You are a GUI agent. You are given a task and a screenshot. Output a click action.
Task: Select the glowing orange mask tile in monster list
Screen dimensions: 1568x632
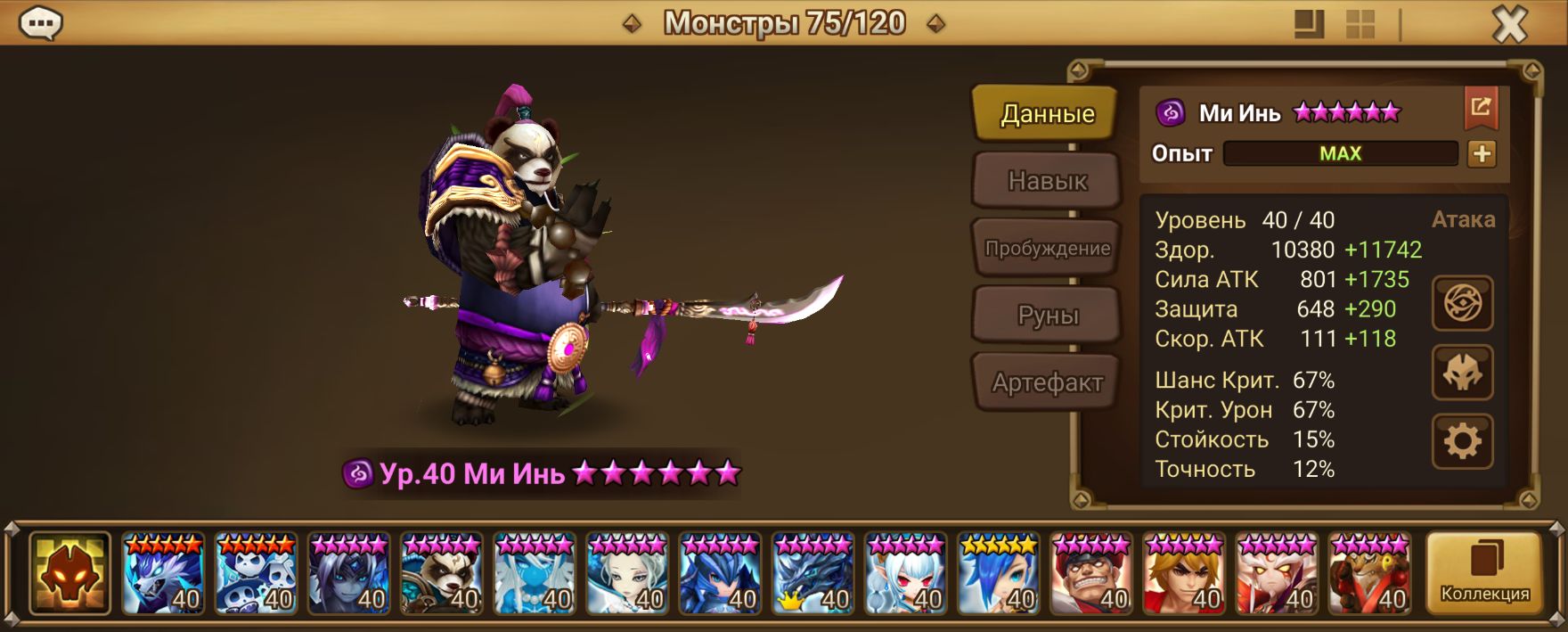[x=69, y=574]
